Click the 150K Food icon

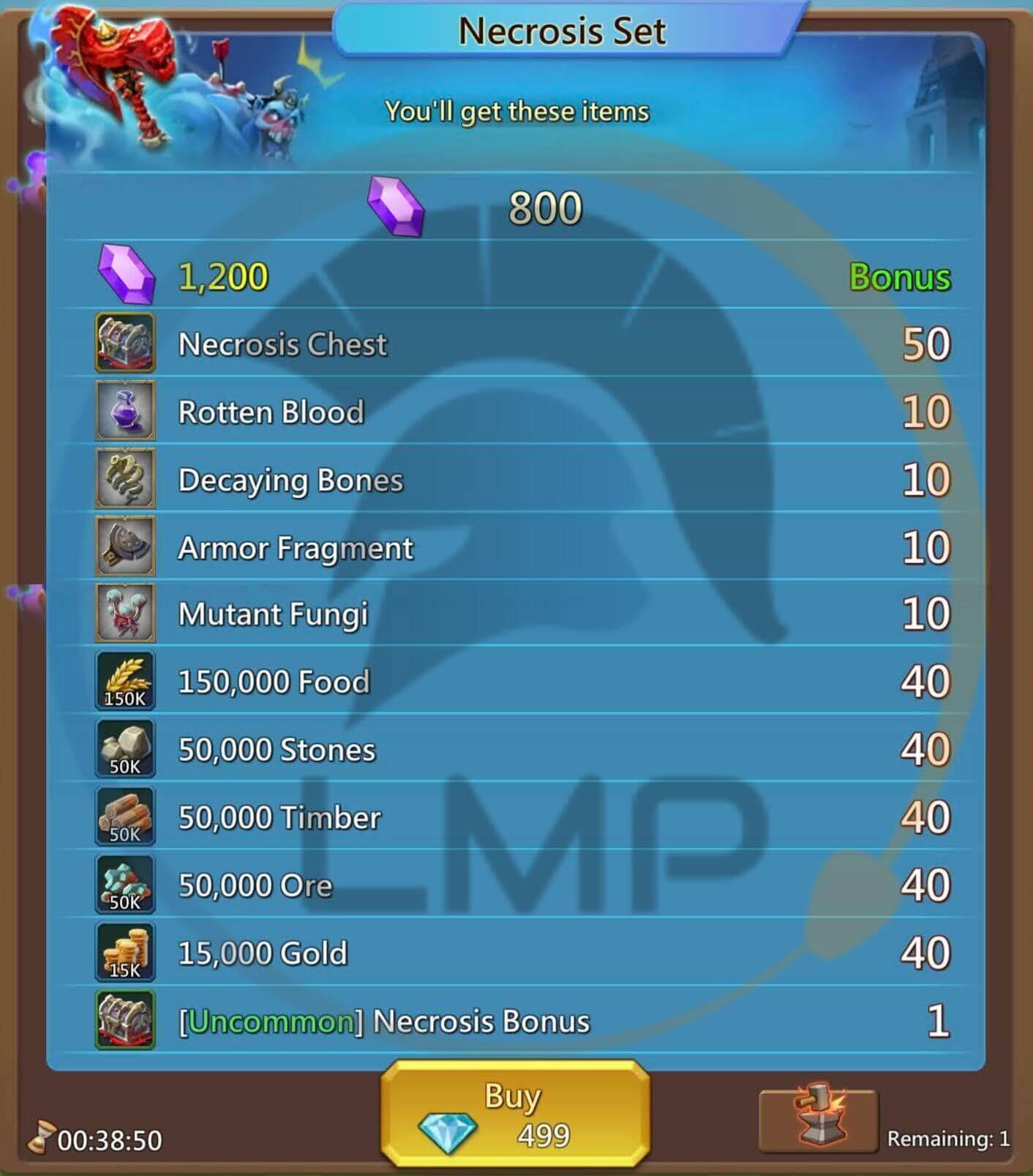tap(124, 680)
